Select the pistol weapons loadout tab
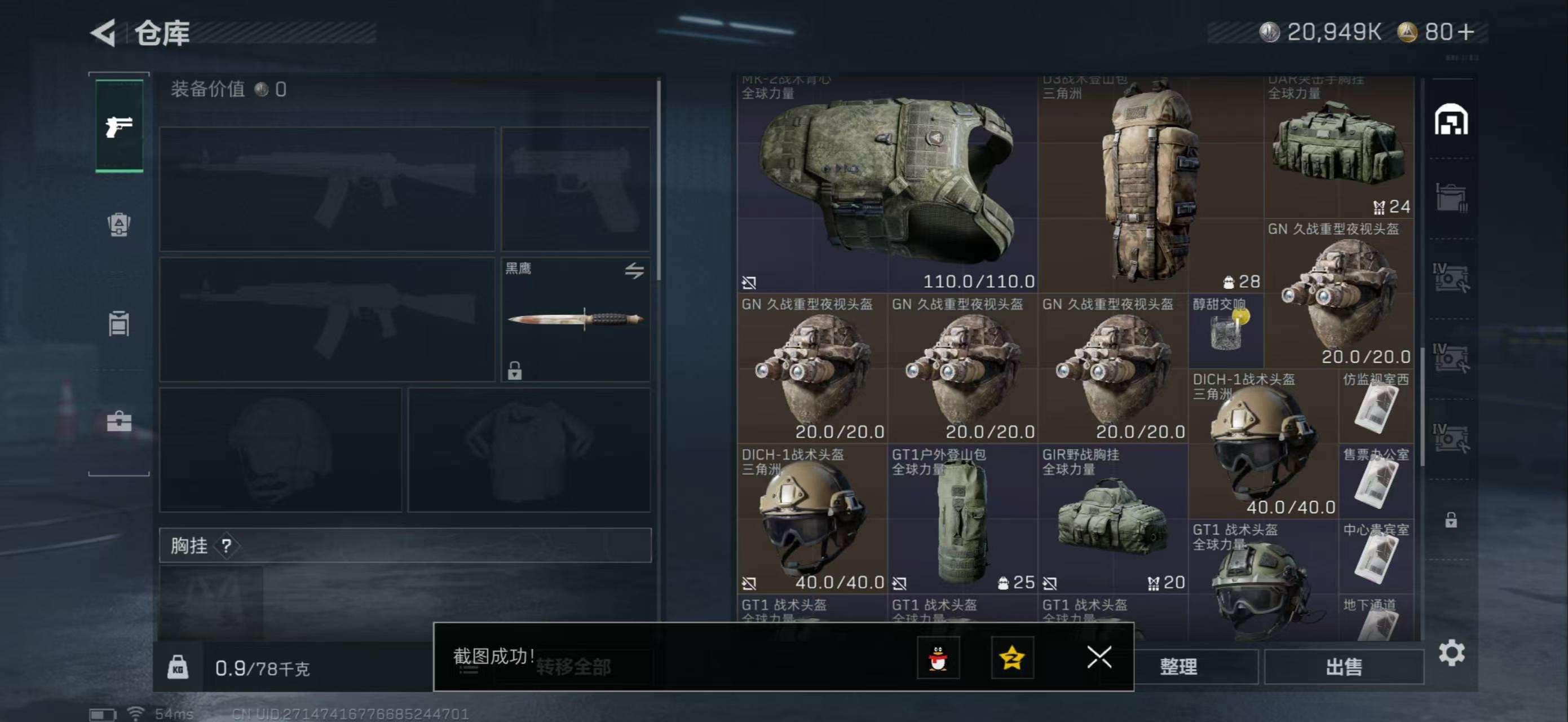This screenshot has height=722, width=1568. pyautogui.click(x=120, y=126)
